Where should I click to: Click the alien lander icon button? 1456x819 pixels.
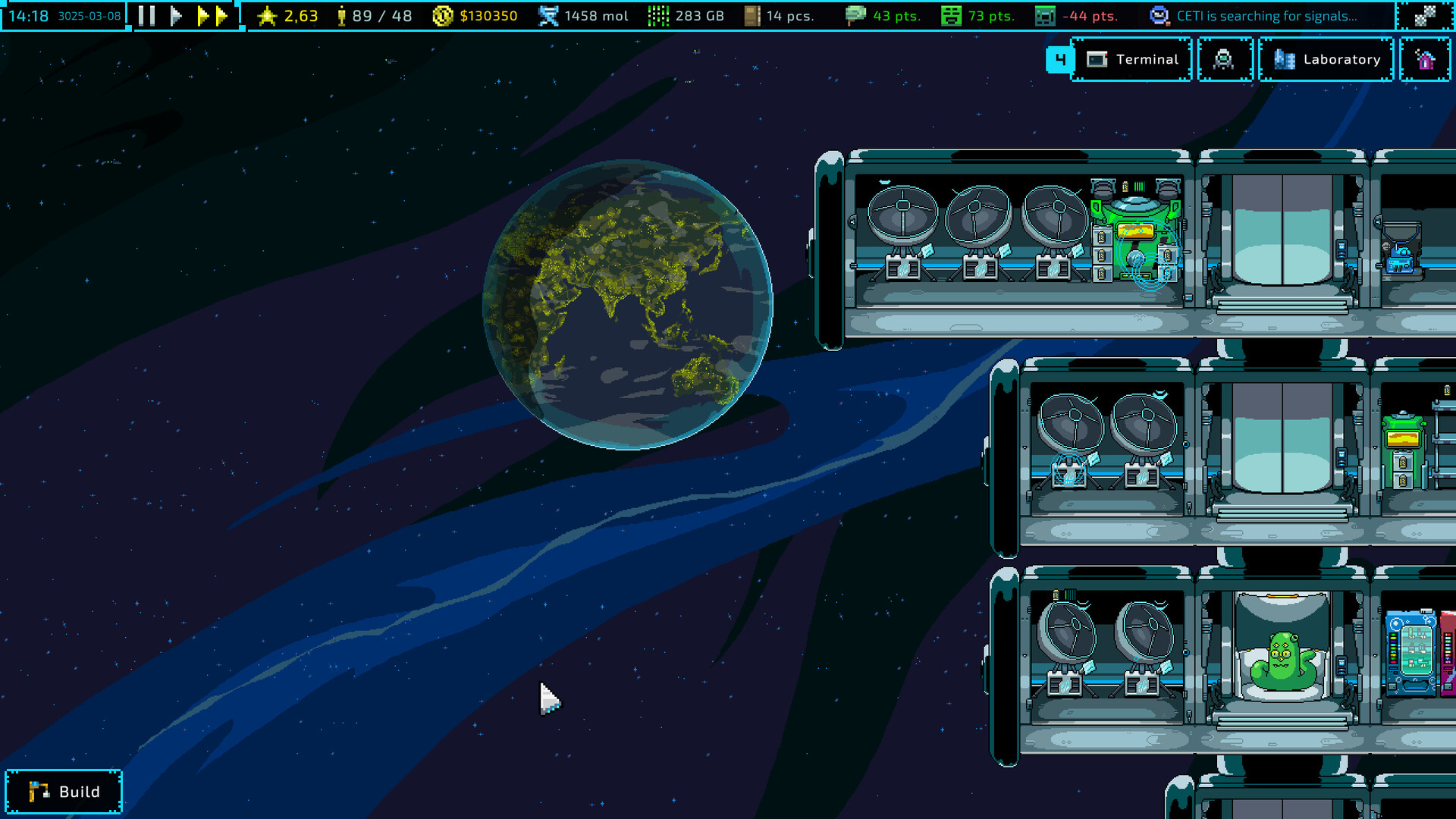pyautogui.click(x=1225, y=59)
